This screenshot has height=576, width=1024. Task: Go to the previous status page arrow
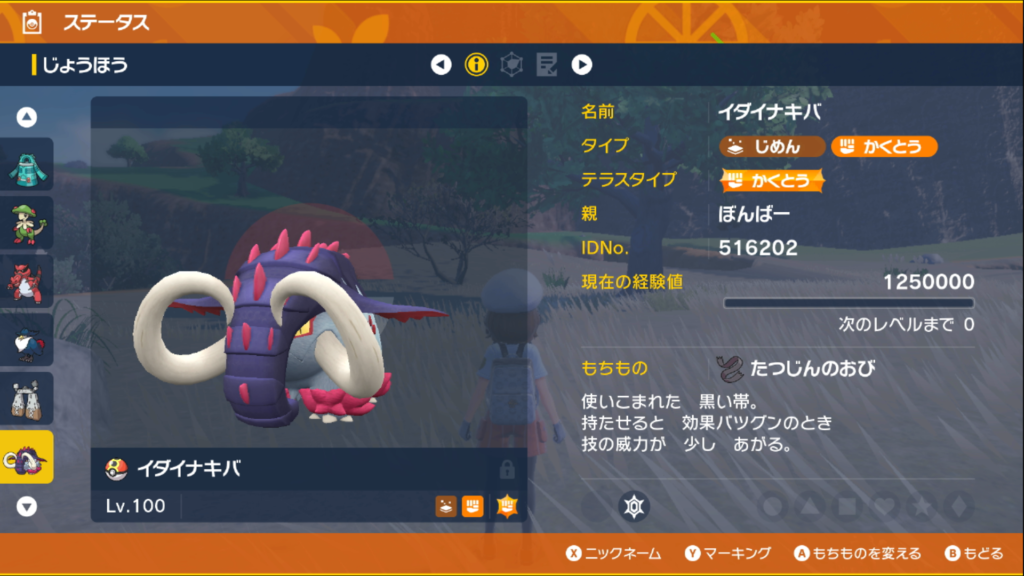click(x=441, y=65)
